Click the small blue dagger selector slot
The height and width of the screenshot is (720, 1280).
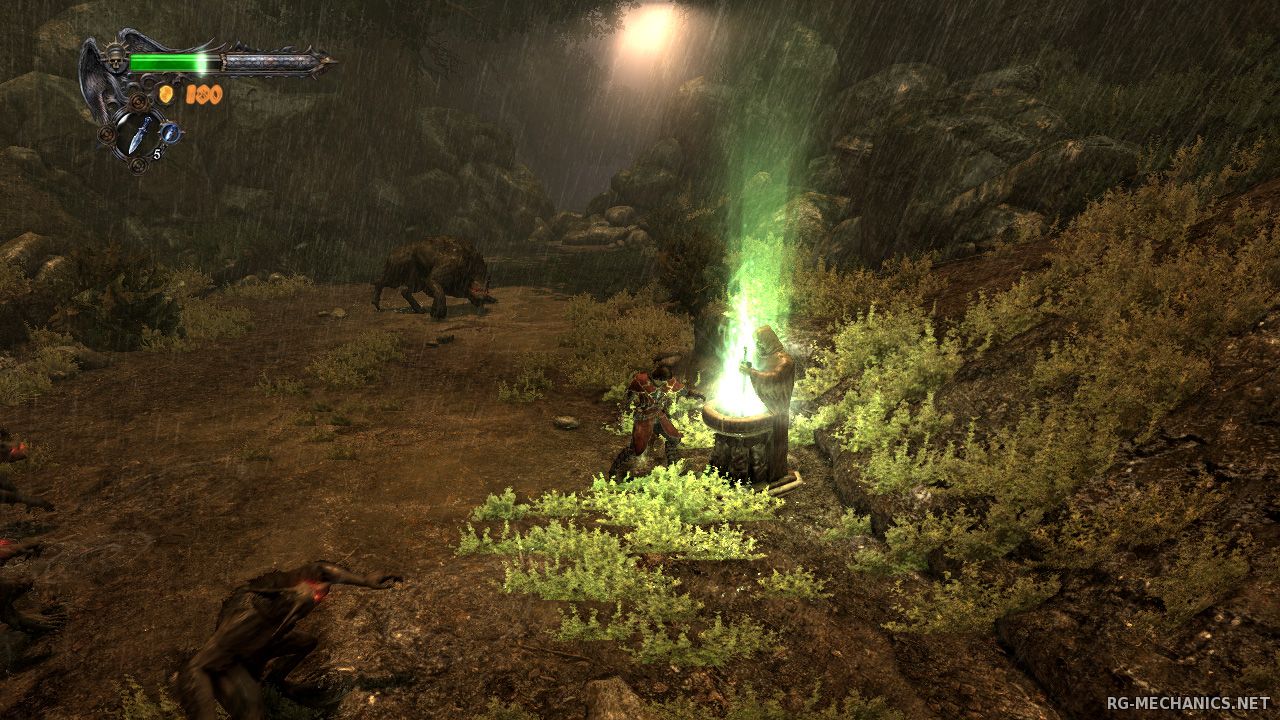tap(170, 131)
